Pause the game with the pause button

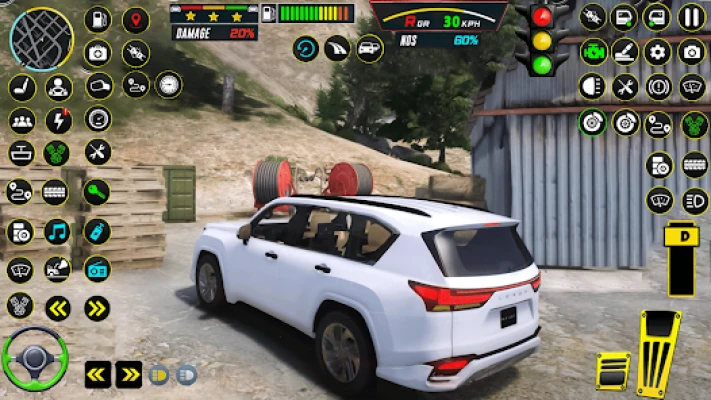(x=691, y=17)
